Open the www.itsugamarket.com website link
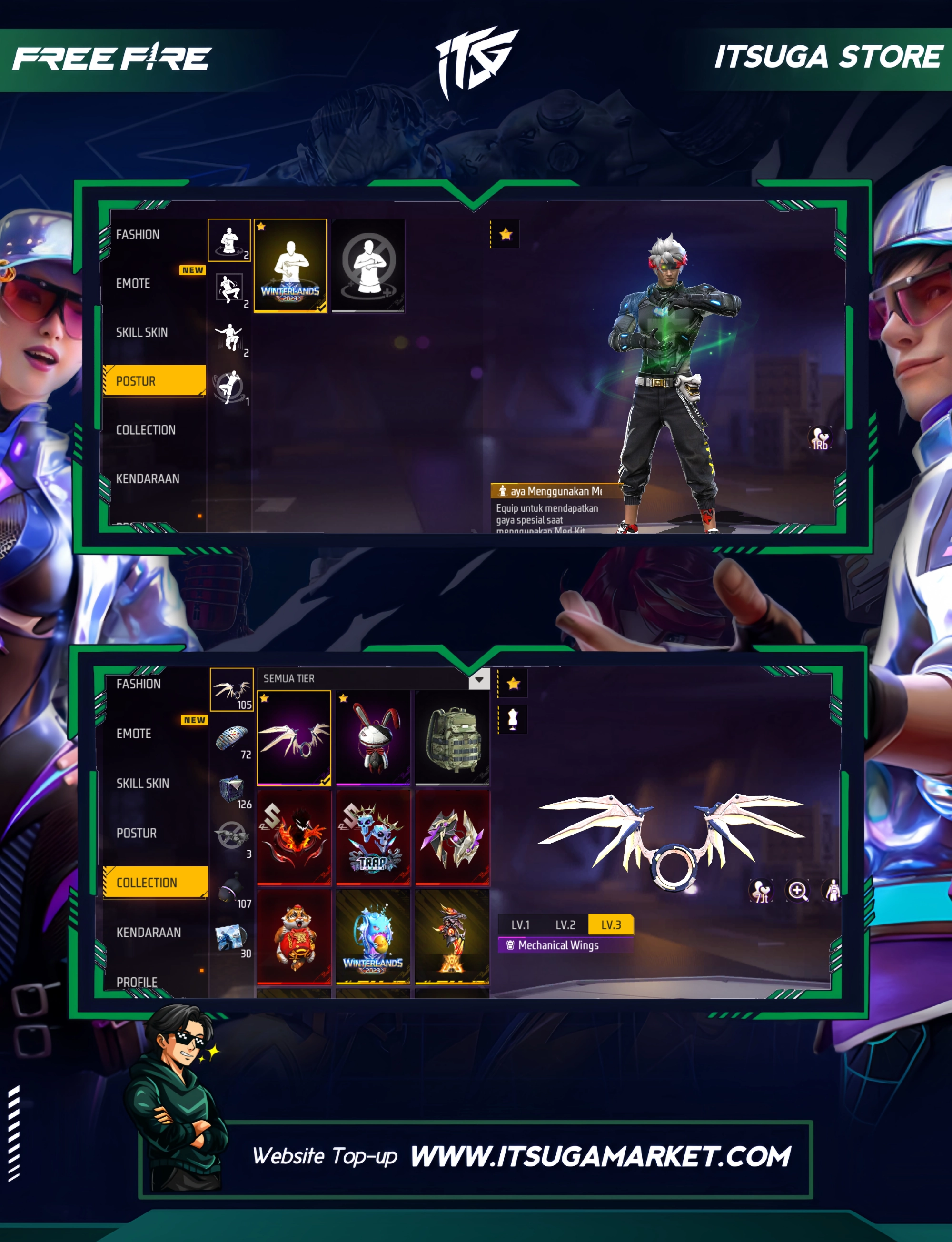 (x=600, y=1157)
